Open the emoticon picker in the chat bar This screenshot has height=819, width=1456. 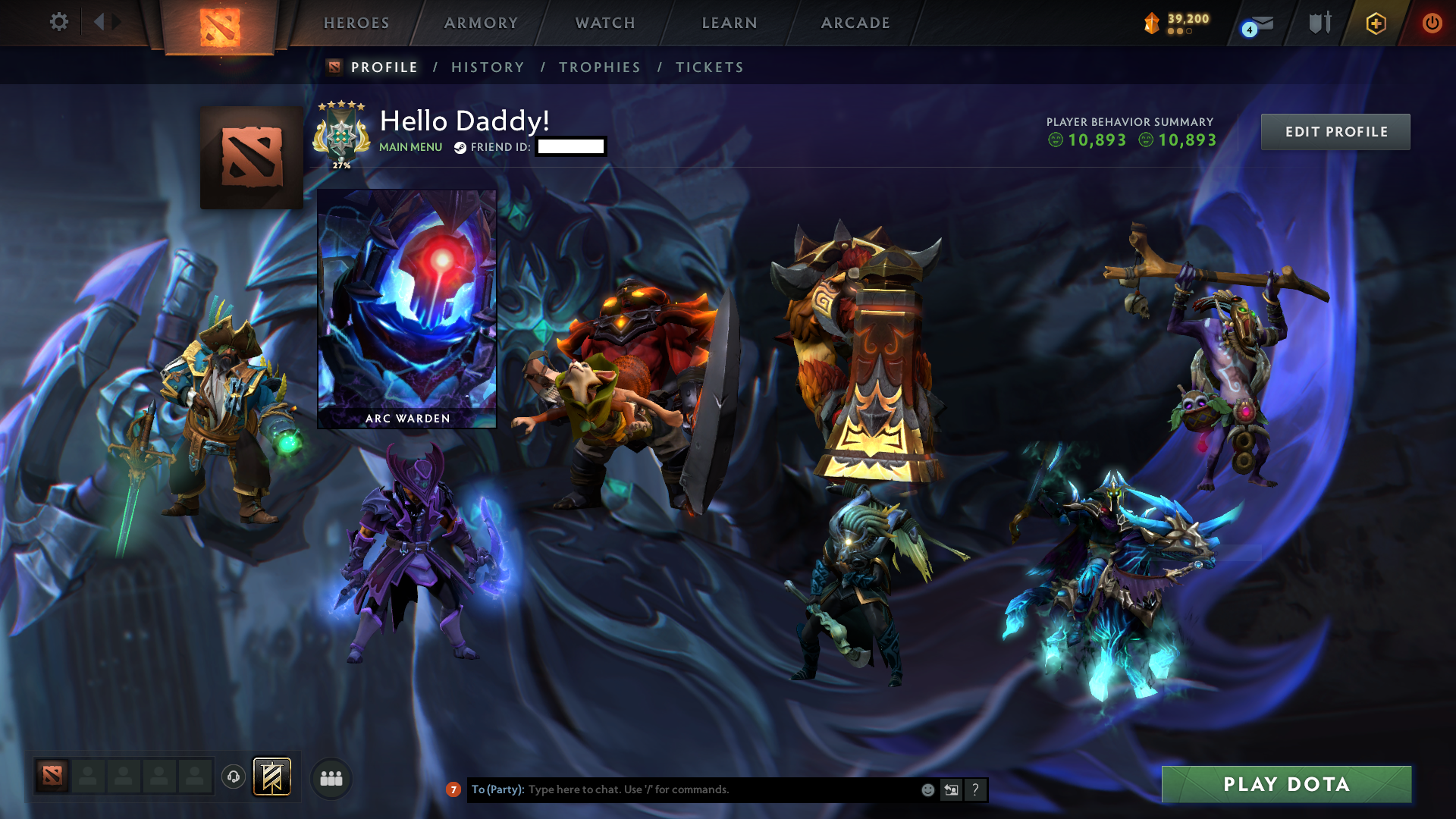click(927, 789)
